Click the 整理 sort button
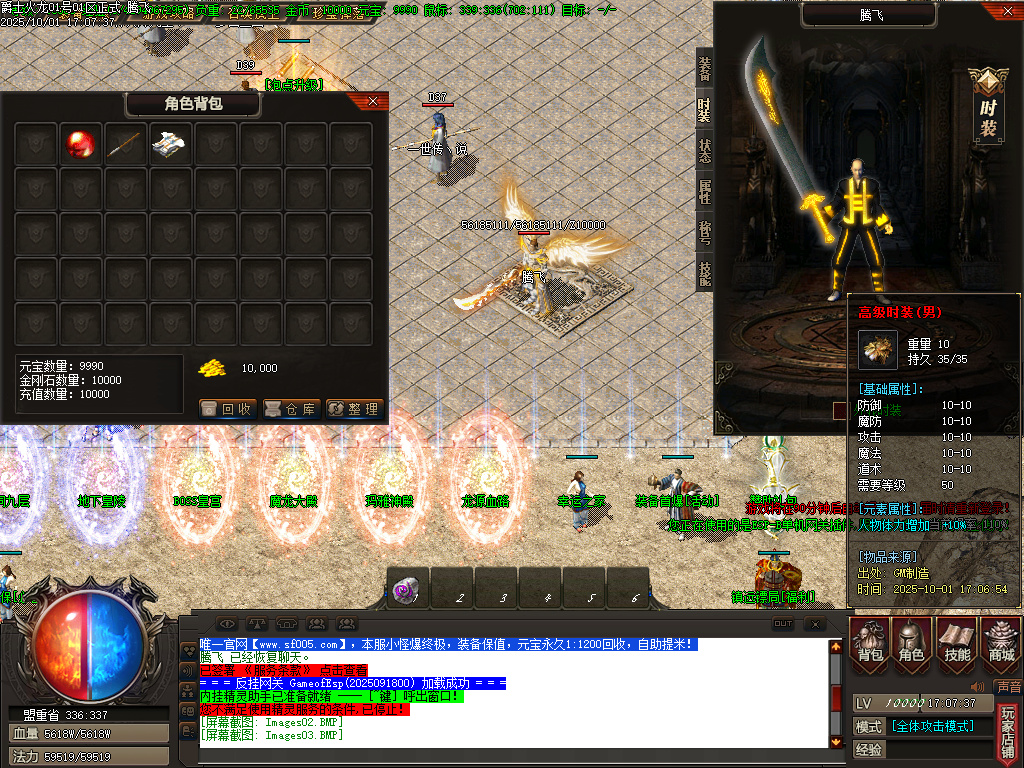This screenshot has width=1024, height=768. [x=354, y=409]
